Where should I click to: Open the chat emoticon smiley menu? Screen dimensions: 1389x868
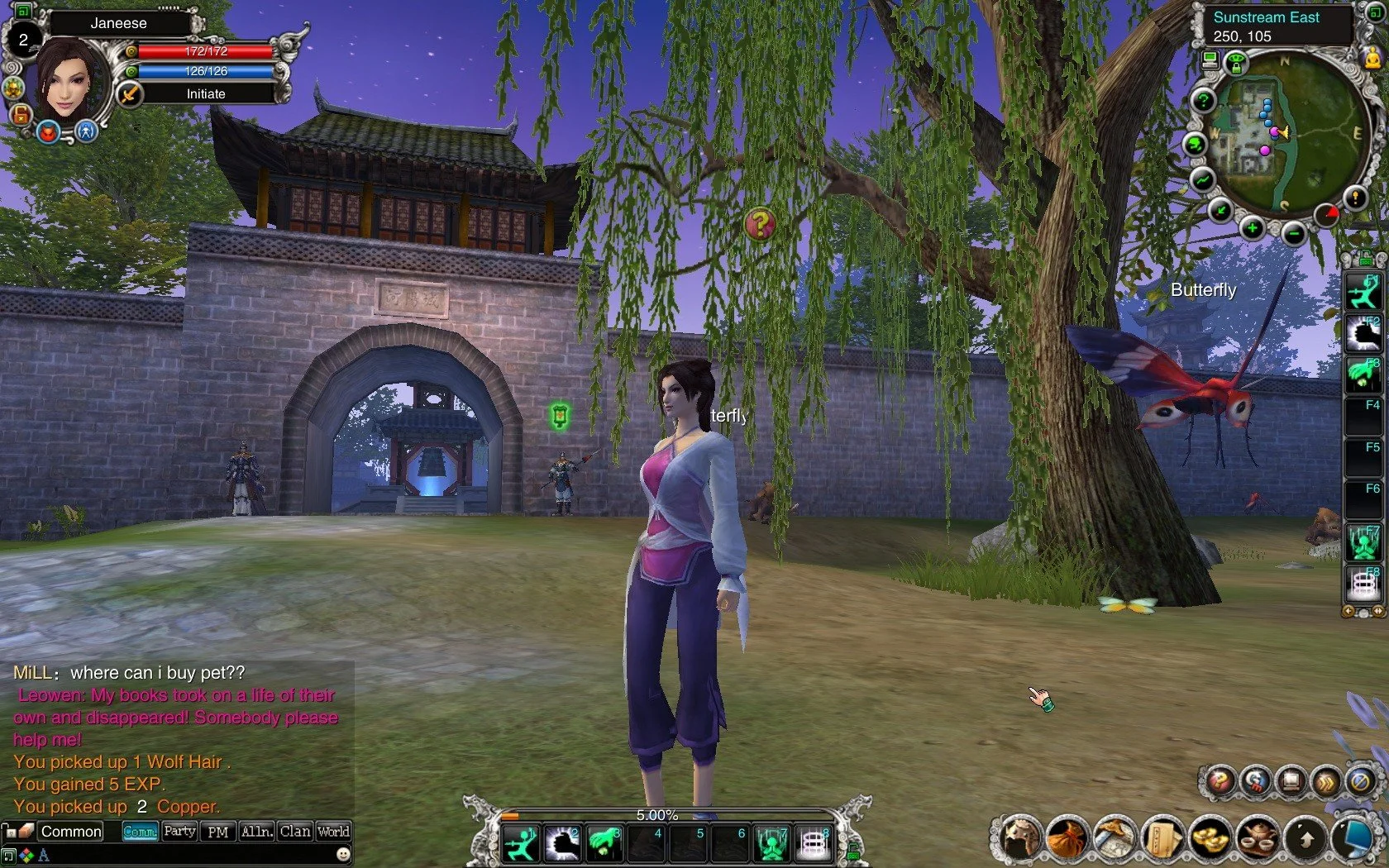tap(343, 854)
